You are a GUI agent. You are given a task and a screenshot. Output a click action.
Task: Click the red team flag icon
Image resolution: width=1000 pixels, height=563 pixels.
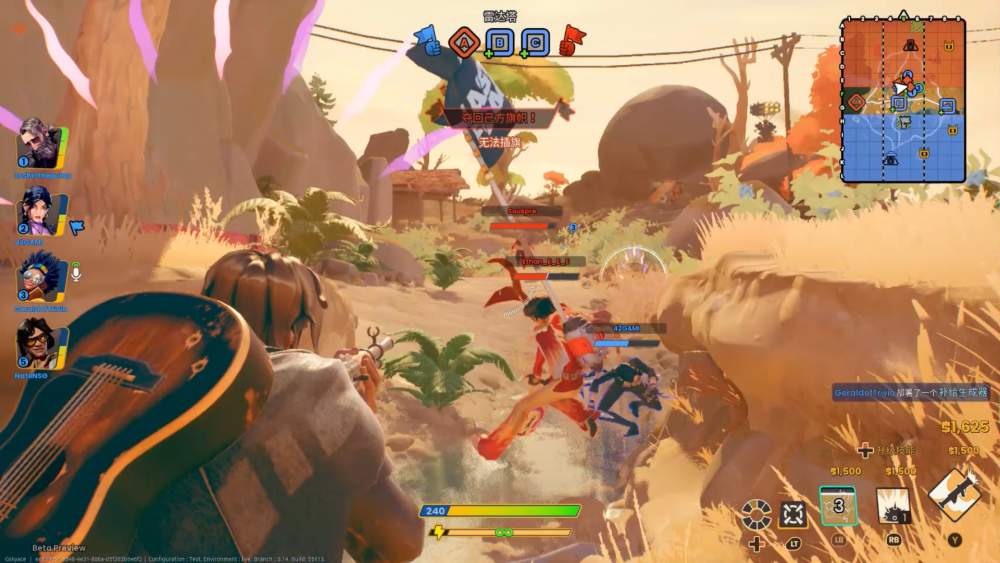573,40
